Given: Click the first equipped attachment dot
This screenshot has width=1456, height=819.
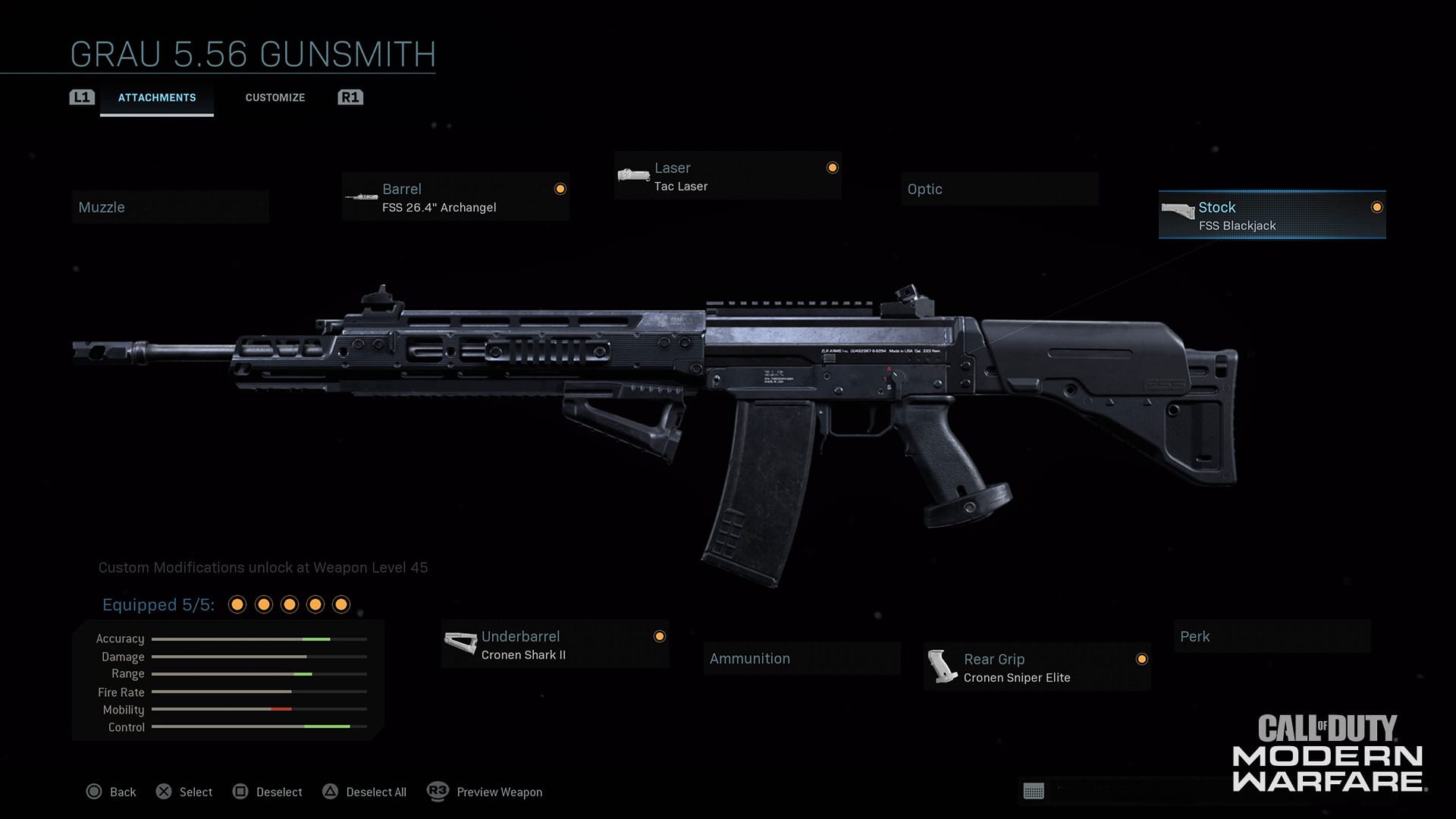Looking at the screenshot, I should click(x=238, y=604).
